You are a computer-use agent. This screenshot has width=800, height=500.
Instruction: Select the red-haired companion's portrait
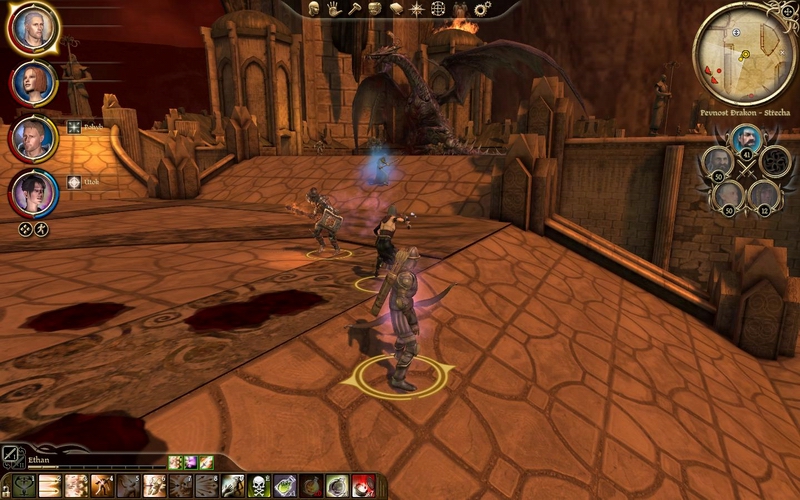click(34, 84)
